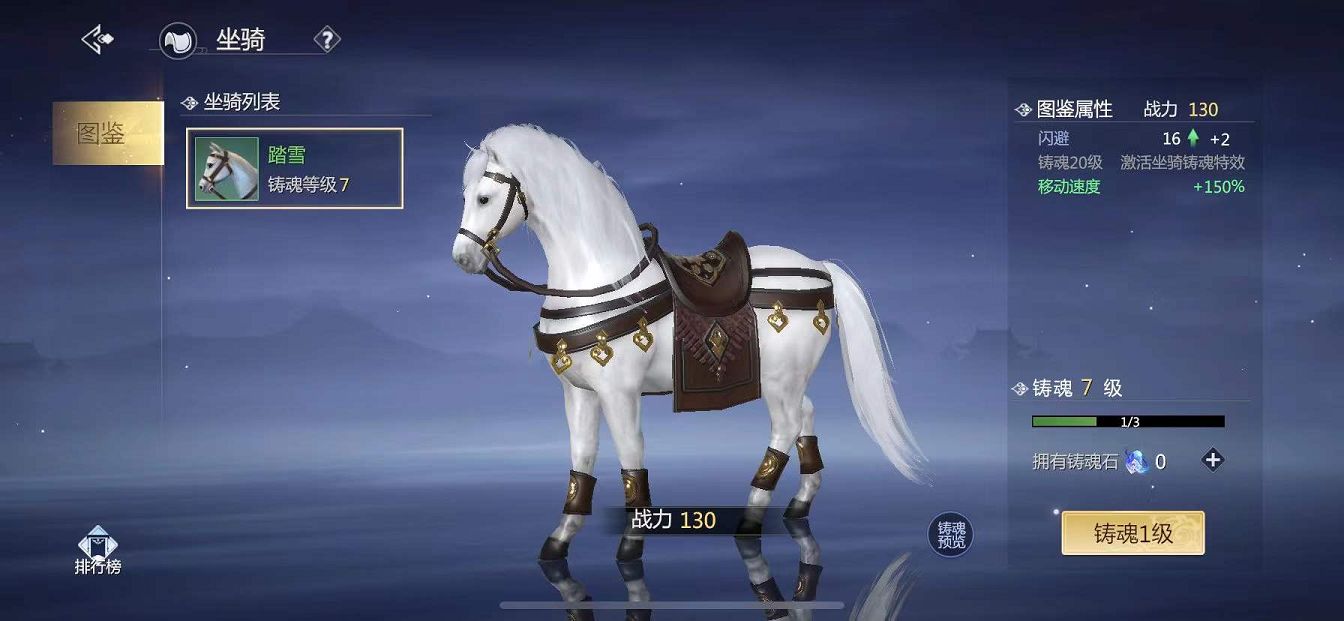Open the 排行榜 leaderboard
This screenshot has width=1344, height=621.
(x=98, y=552)
